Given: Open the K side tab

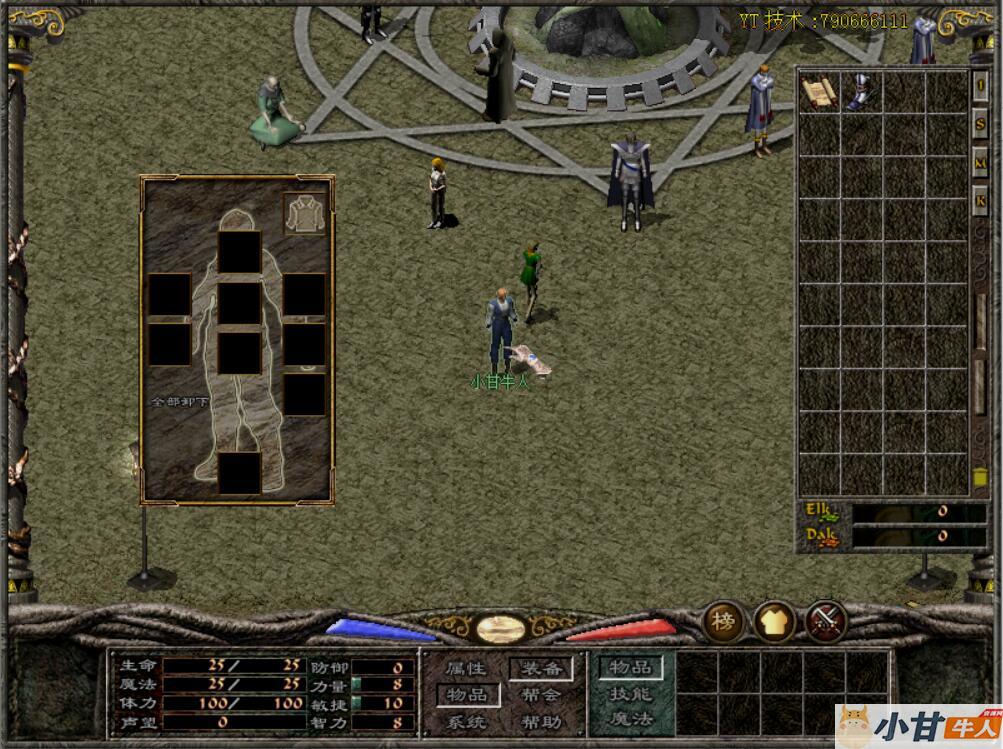Looking at the screenshot, I should tap(980, 200).
